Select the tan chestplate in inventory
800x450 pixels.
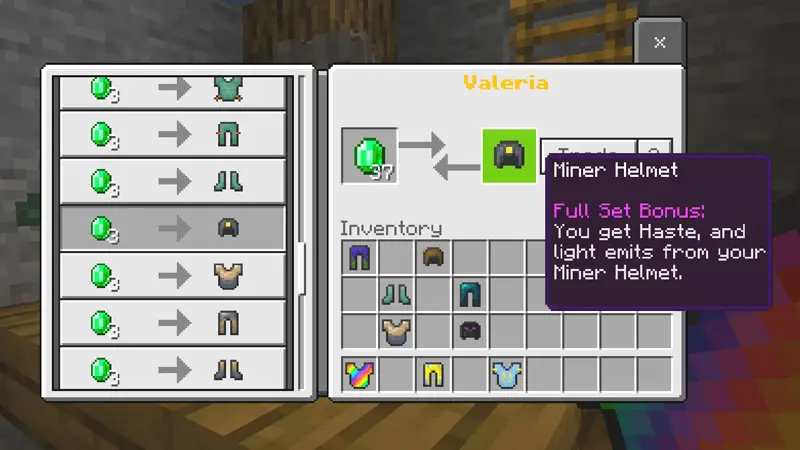click(x=396, y=330)
